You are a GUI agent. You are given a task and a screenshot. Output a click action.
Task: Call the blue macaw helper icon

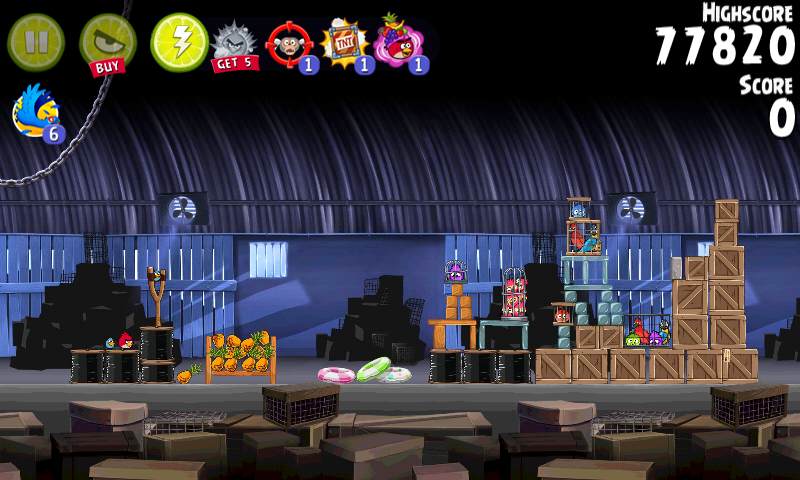tap(36, 110)
